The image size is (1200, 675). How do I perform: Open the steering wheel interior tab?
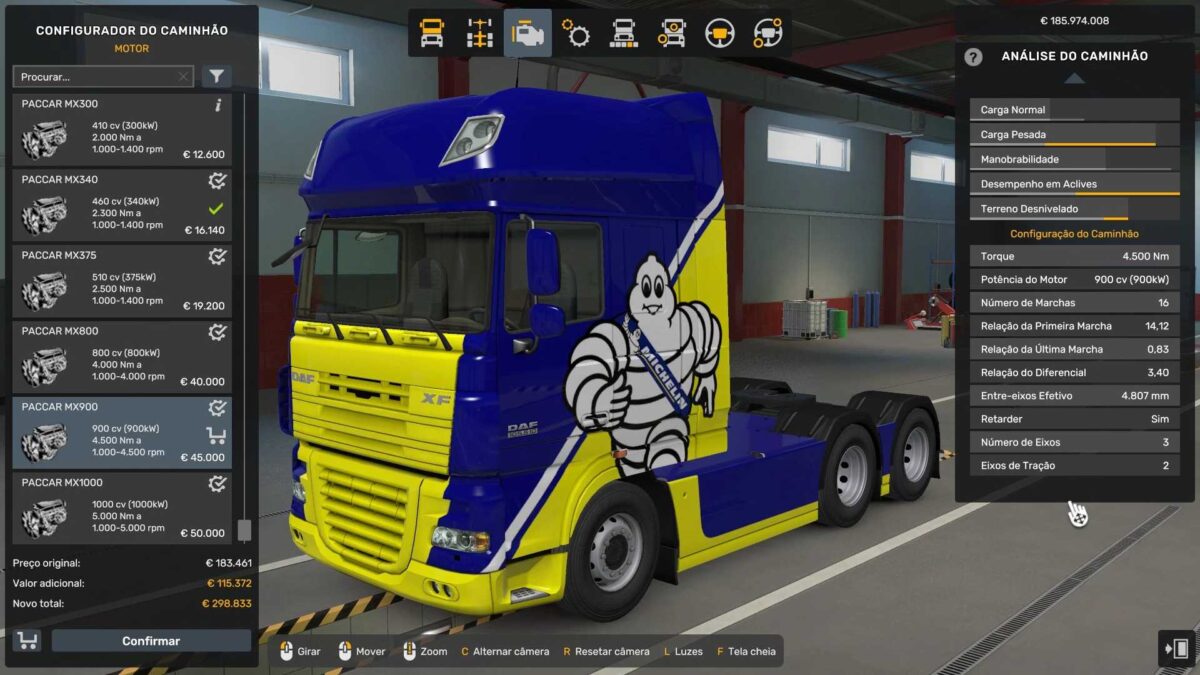pyautogui.click(x=720, y=34)
